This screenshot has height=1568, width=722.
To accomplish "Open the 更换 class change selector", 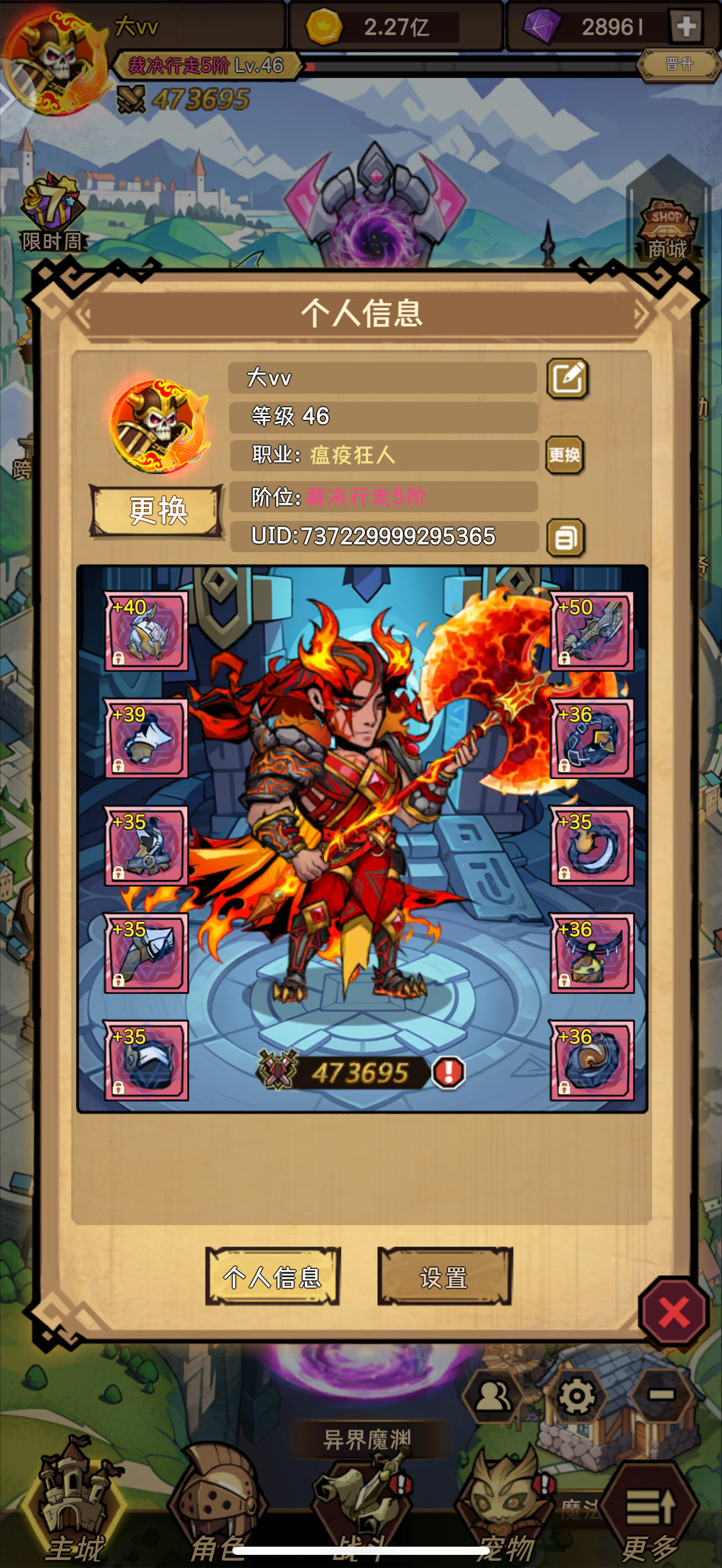I will pyautogui.click(x=566, y=455).
